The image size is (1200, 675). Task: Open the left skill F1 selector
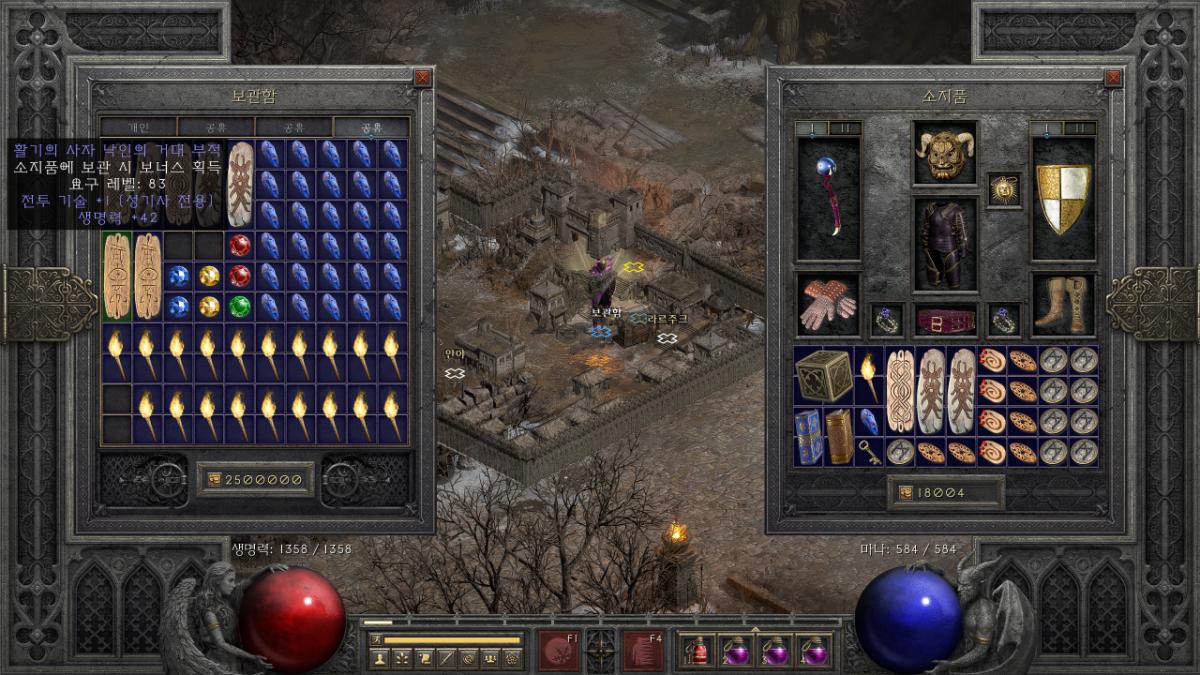(x=558, y=649)
